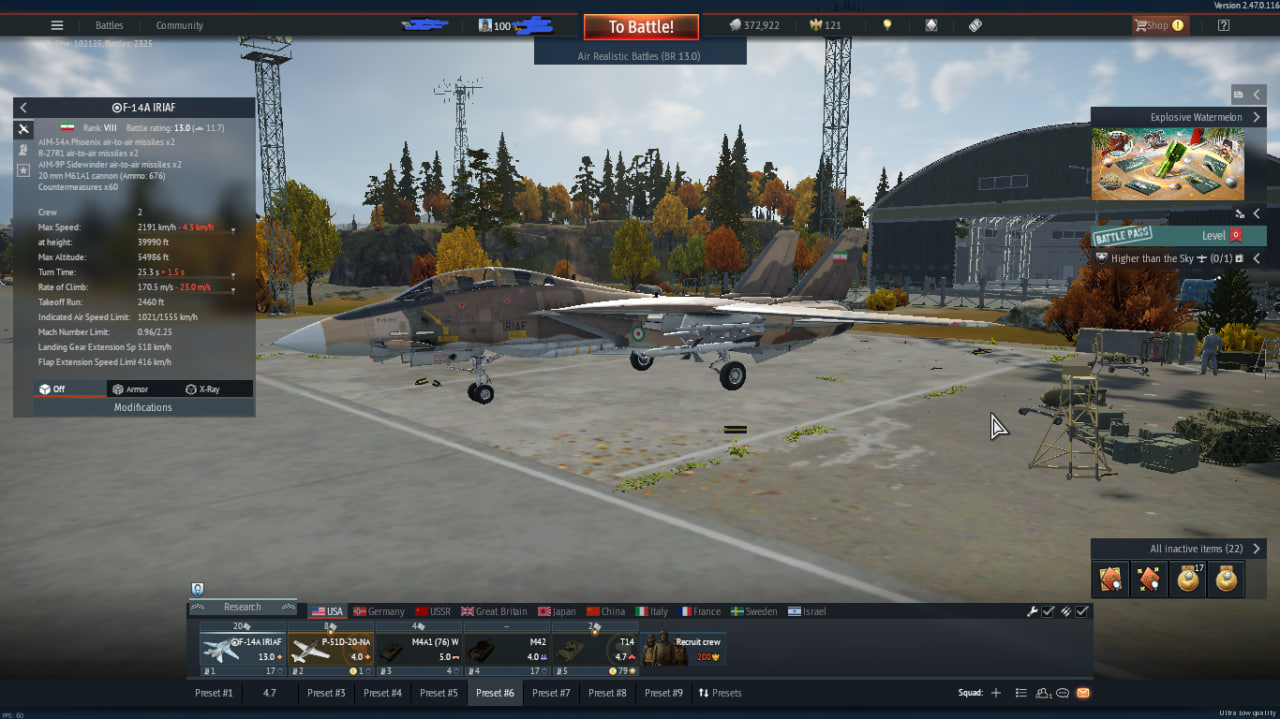Select the P-51D-20-NA crew slot
Screen dimensions: 1280x719
click(x=331, y=650)
